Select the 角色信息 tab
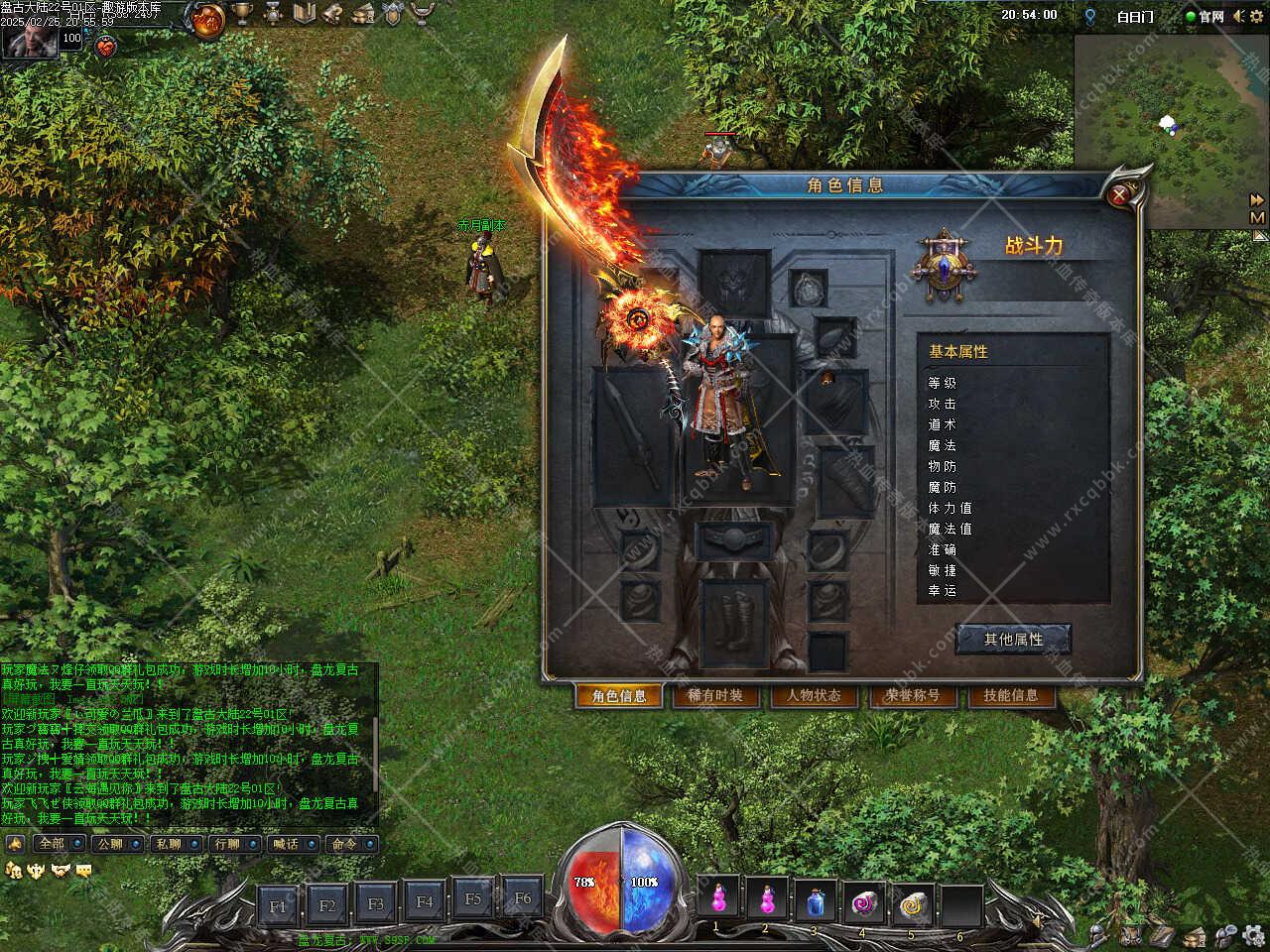The width and height of the screenshot is (1270, 952). tap(618, 696)
